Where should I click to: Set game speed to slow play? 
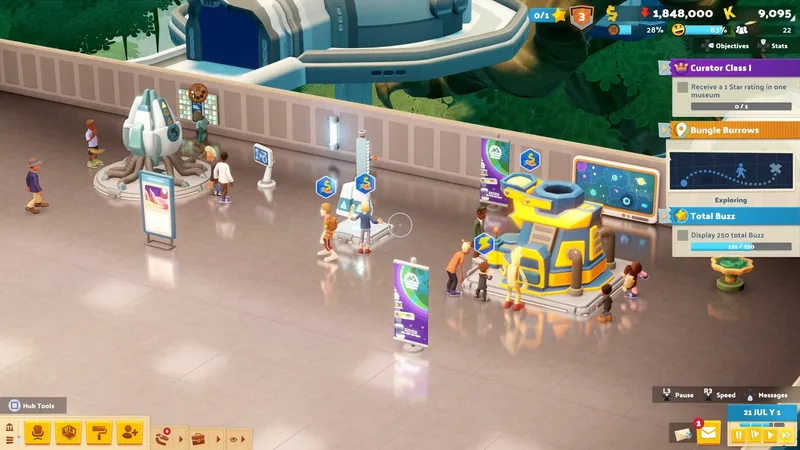point(755,435)
